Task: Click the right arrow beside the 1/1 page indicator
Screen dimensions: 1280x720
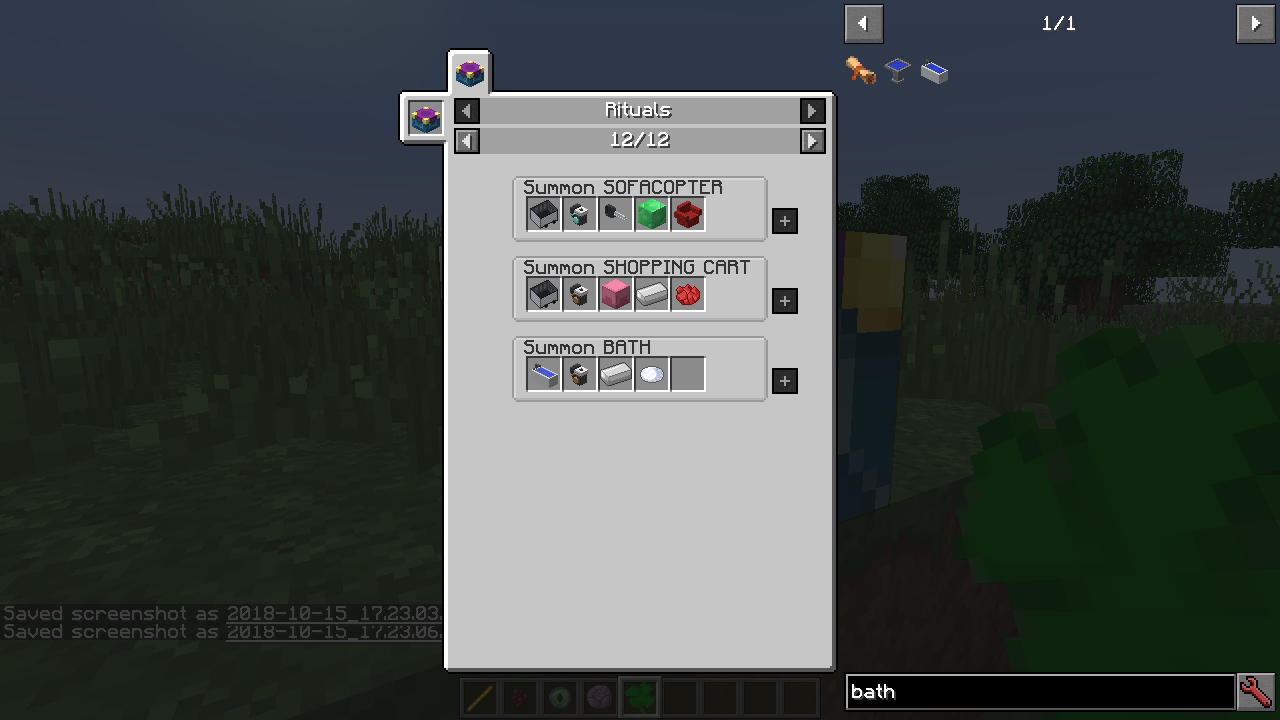Action: click(1255, 23)
